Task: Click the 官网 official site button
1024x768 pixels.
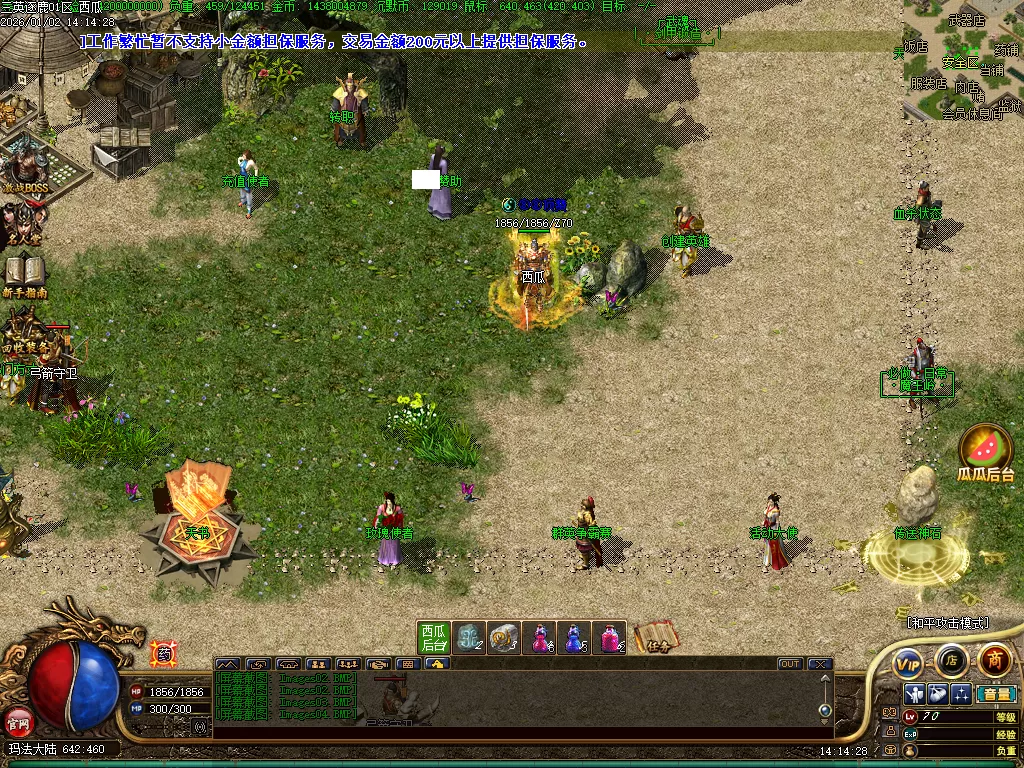Action: point(18,720)
